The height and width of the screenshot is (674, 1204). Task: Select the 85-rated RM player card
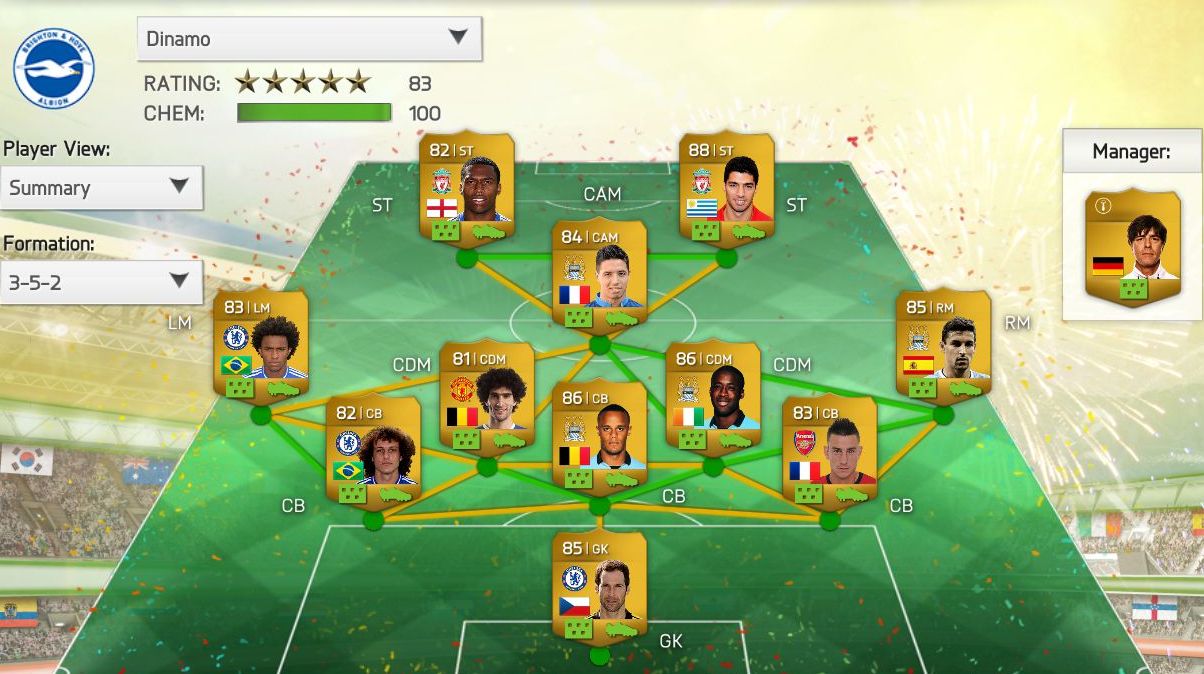pyautogui.click(x=942, y=345)
